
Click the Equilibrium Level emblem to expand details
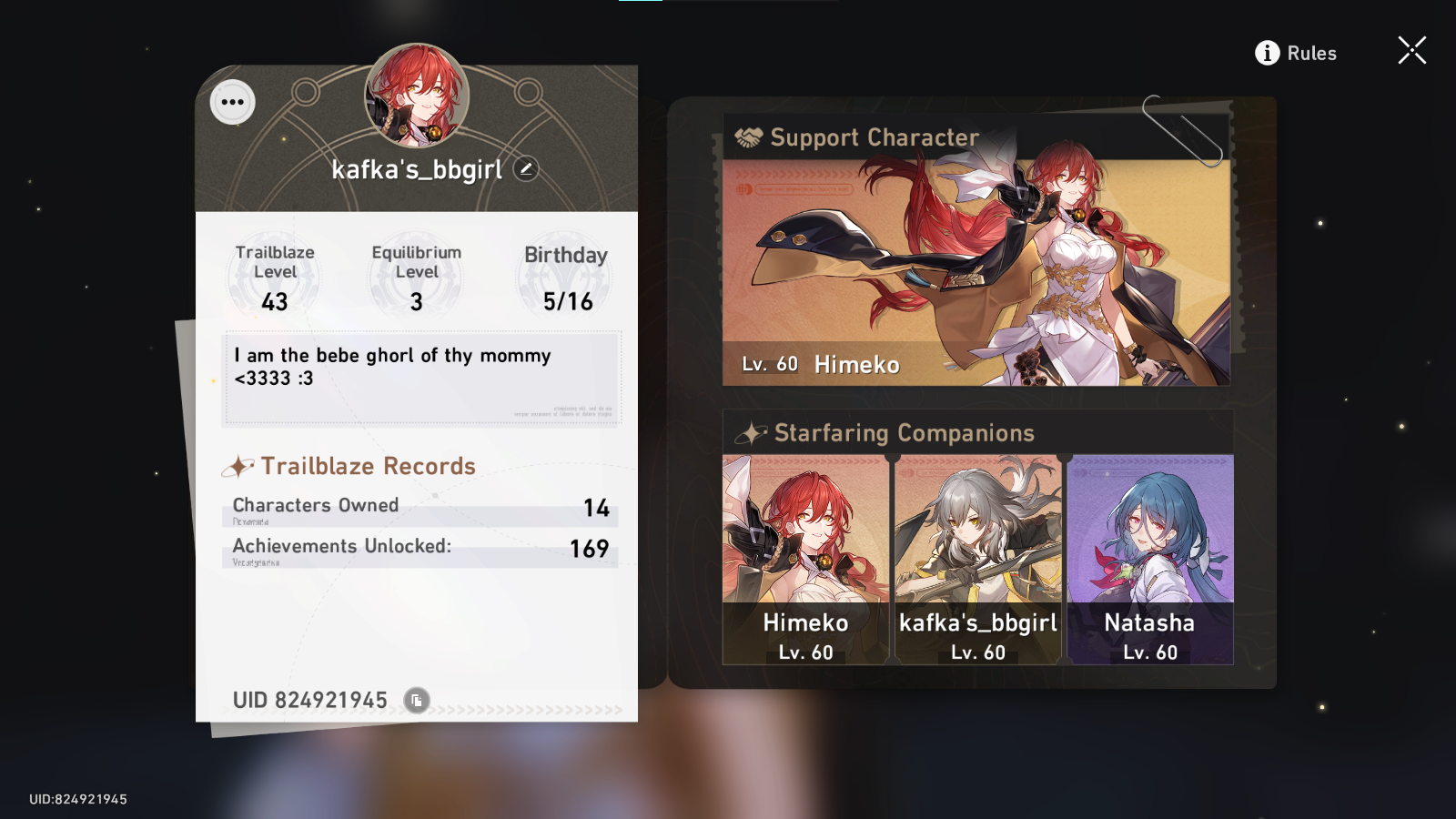pos(416,276)
